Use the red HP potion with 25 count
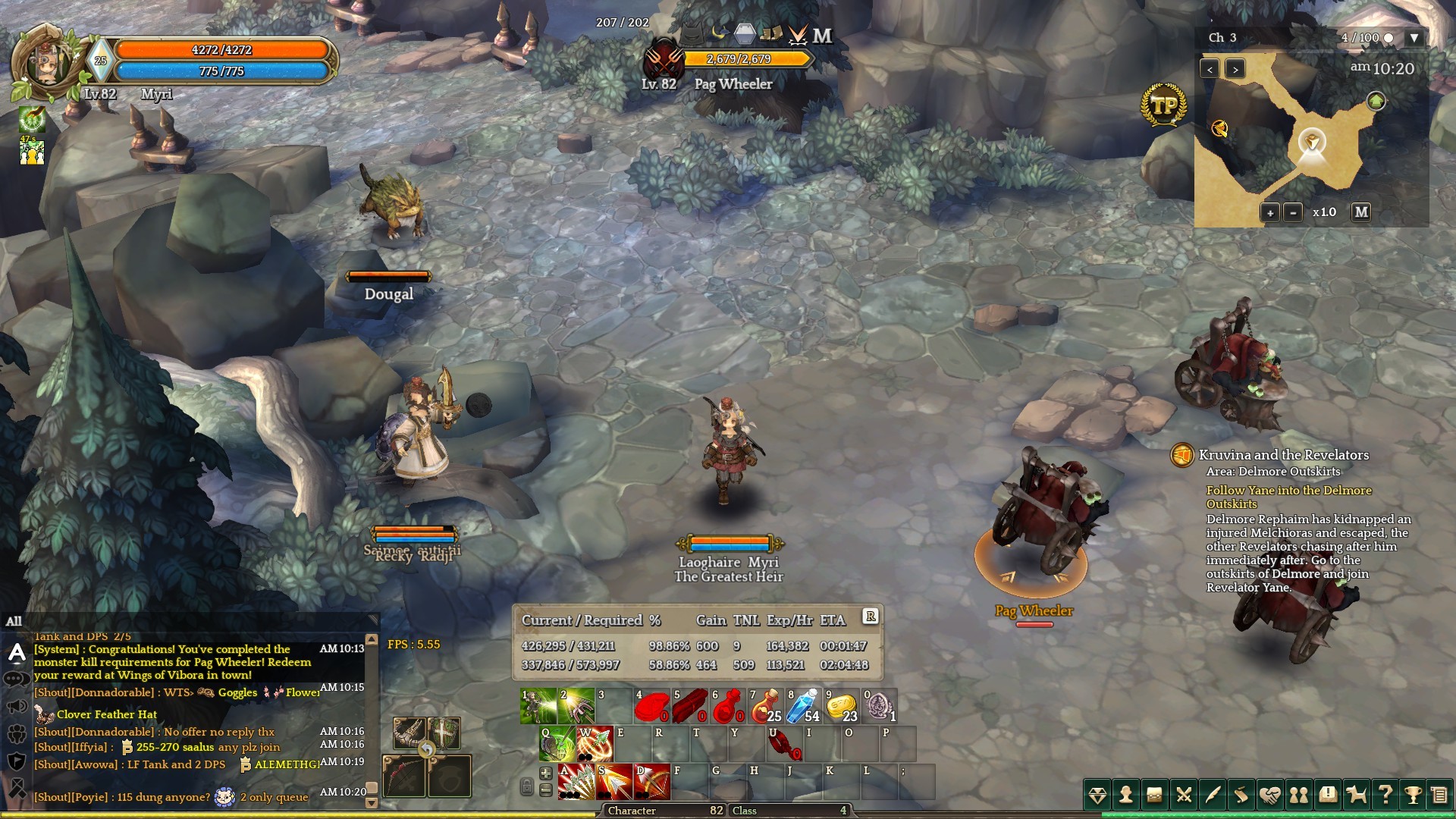 [765, 706]
